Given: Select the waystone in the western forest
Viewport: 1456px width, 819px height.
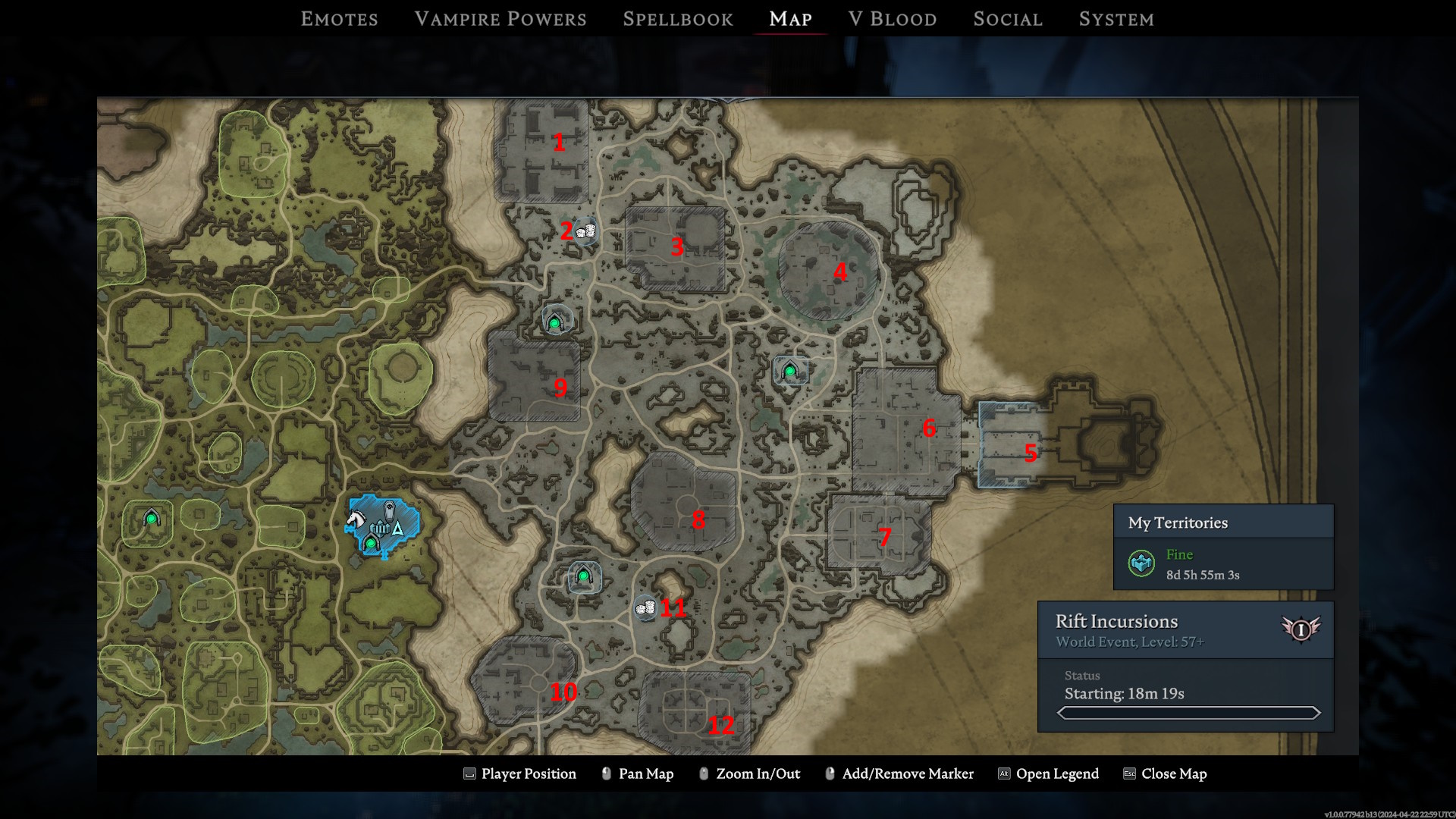Looking at the screenshot, I should pos(150,517).
